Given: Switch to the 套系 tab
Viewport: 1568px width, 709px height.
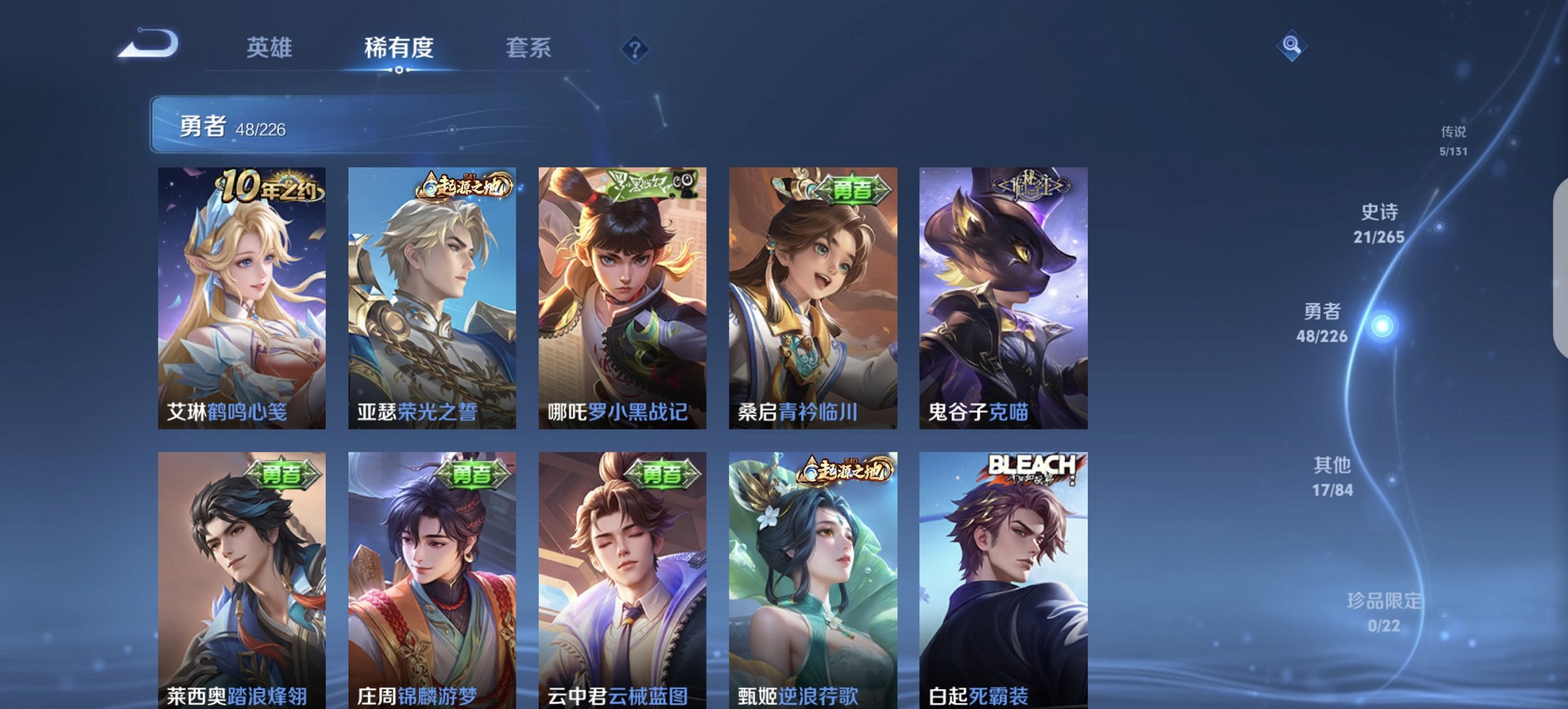Looking at the screenshot, I should [529, 48].
